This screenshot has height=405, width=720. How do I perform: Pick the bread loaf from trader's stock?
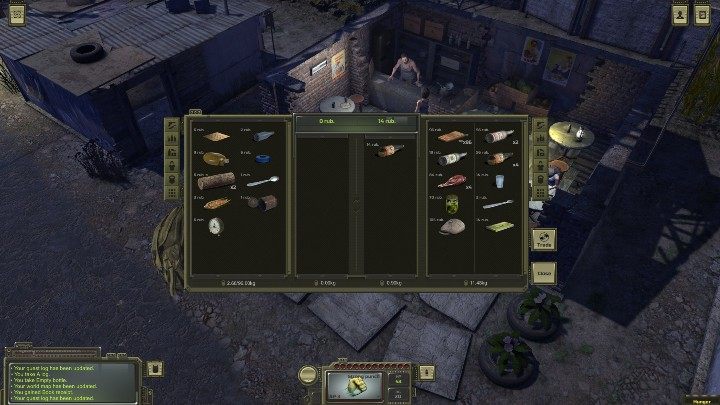pos(452,226)
